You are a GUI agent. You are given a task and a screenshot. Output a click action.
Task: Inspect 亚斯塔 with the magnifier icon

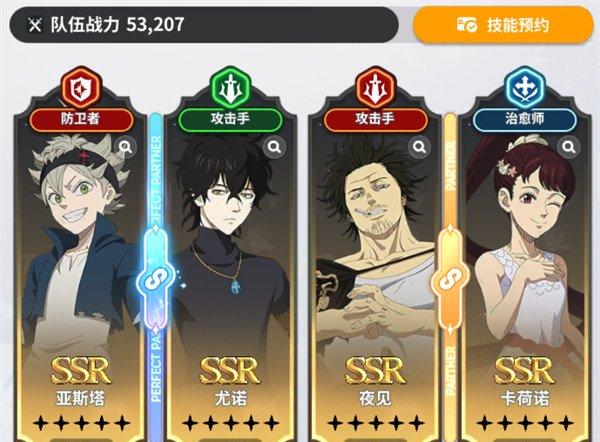pos(126,148)
